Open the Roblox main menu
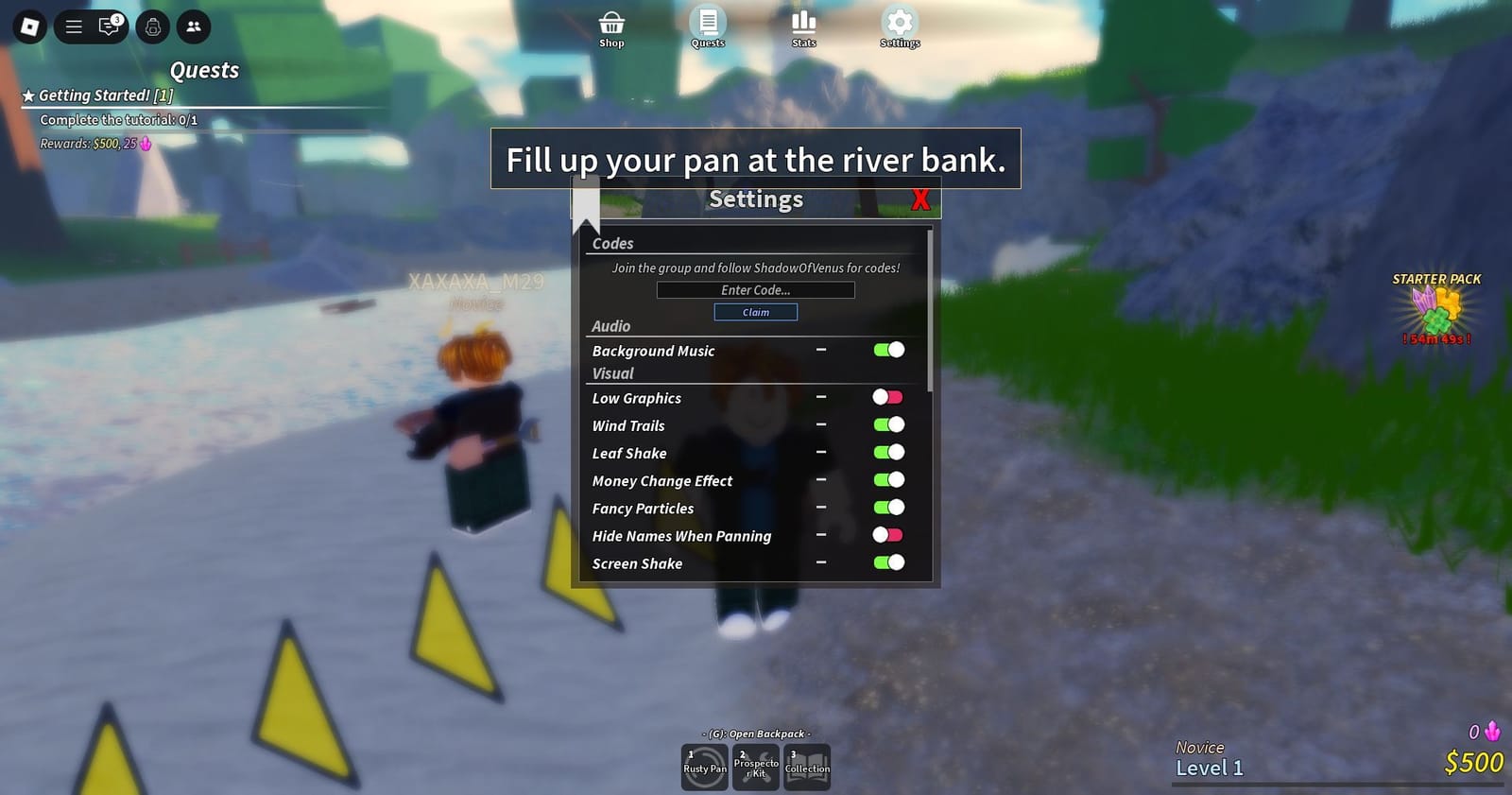 coord(73,26)
